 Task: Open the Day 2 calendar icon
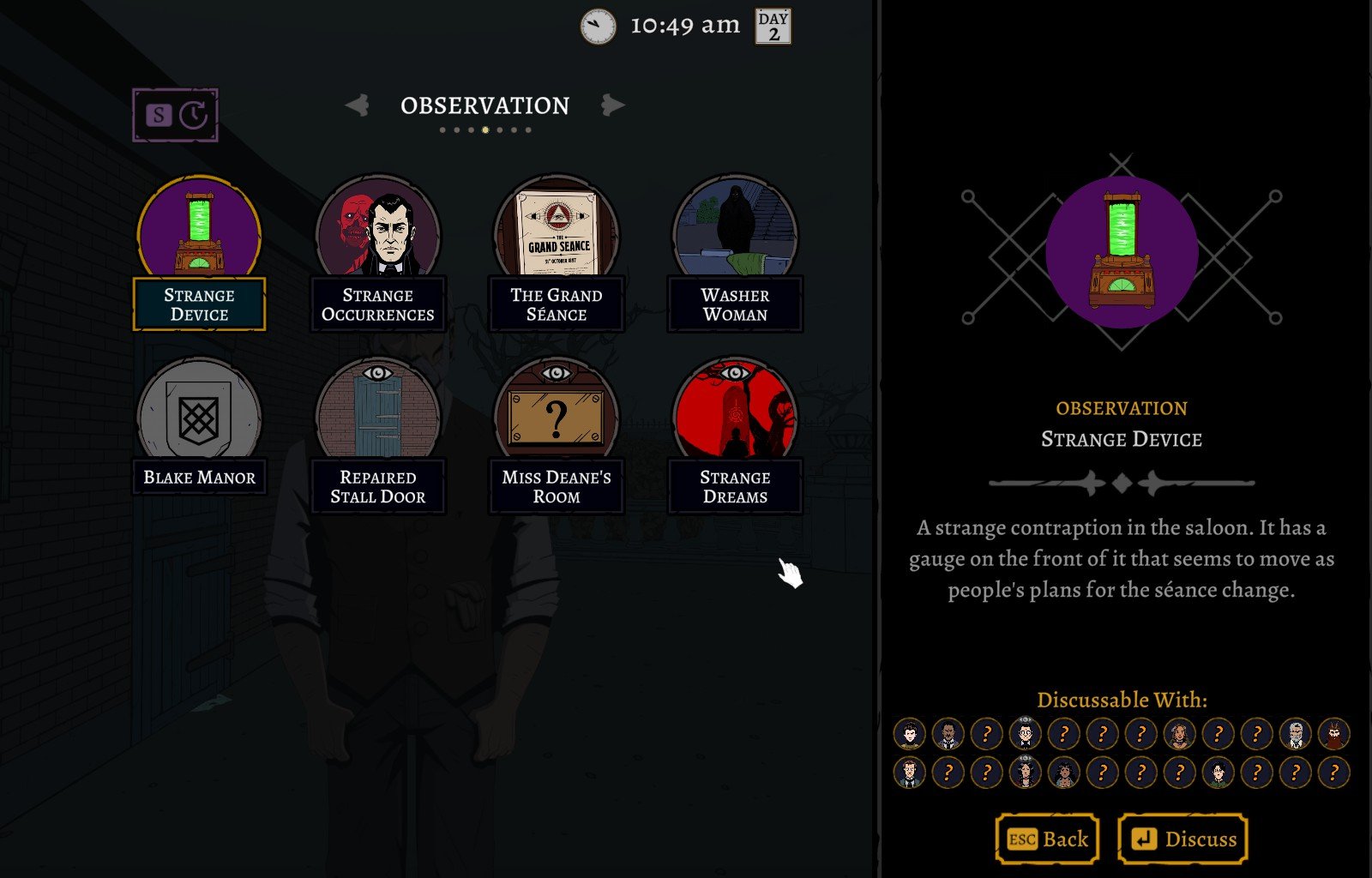773,27
